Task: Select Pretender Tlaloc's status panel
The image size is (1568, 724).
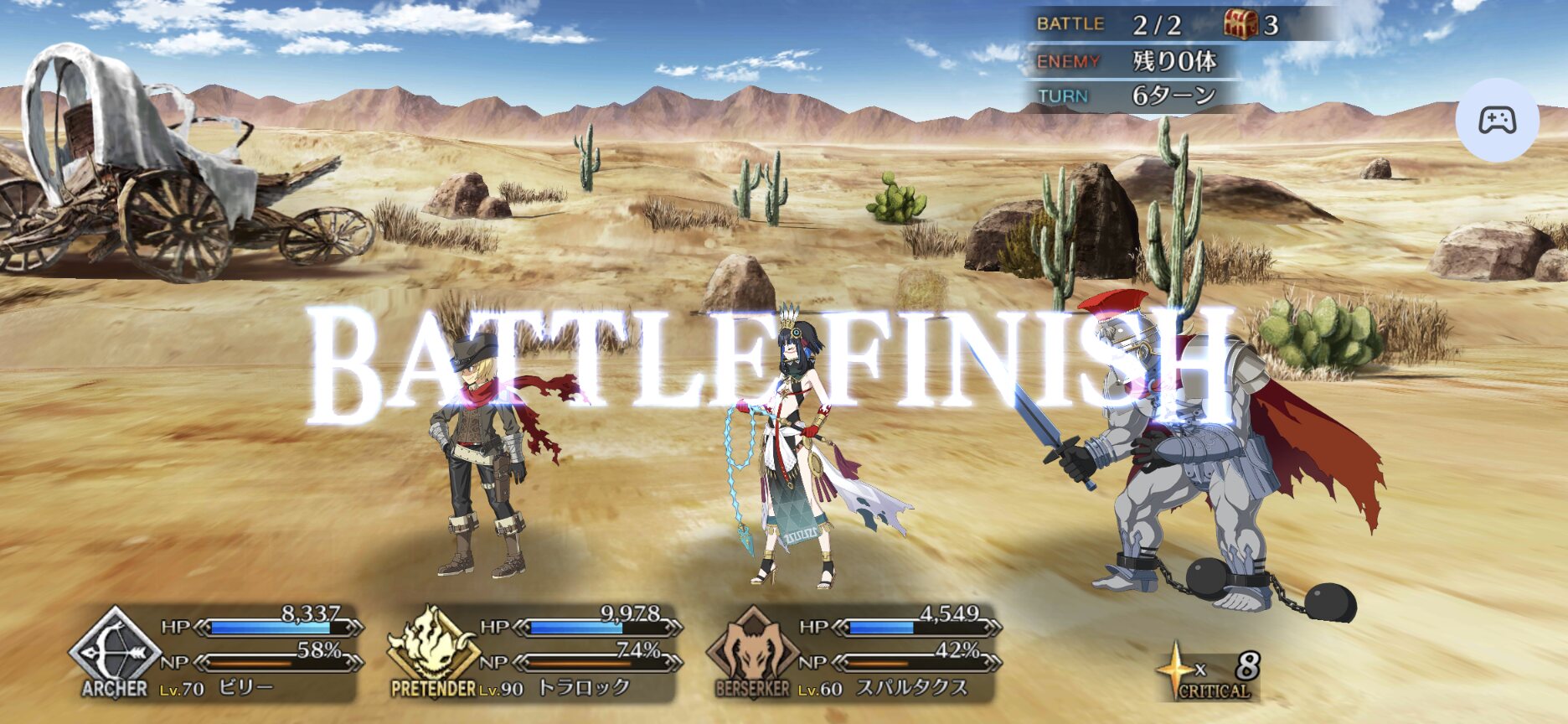Action: [x=536, y=654]
